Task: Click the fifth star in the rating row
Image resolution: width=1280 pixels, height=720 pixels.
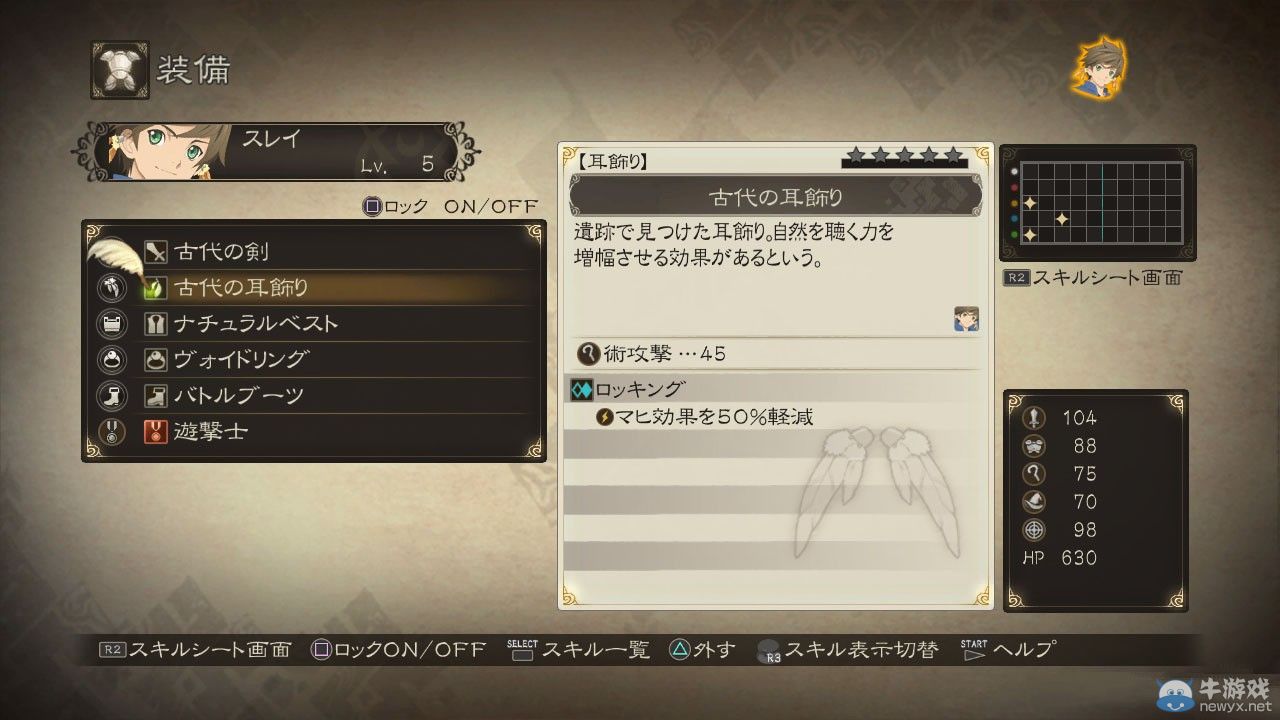Action: tap(952, 156)
